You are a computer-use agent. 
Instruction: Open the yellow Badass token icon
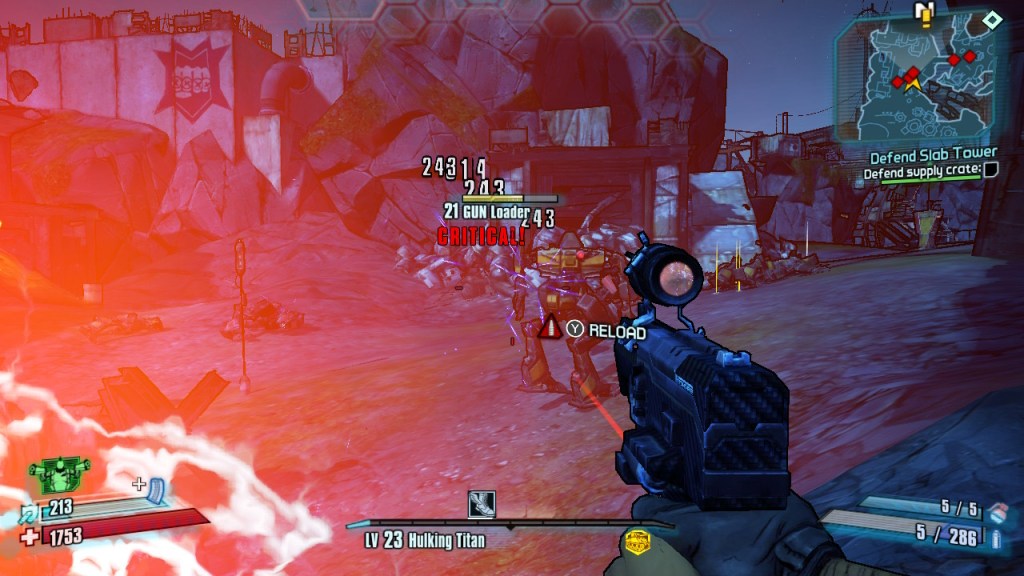click(x=635, y=542)
